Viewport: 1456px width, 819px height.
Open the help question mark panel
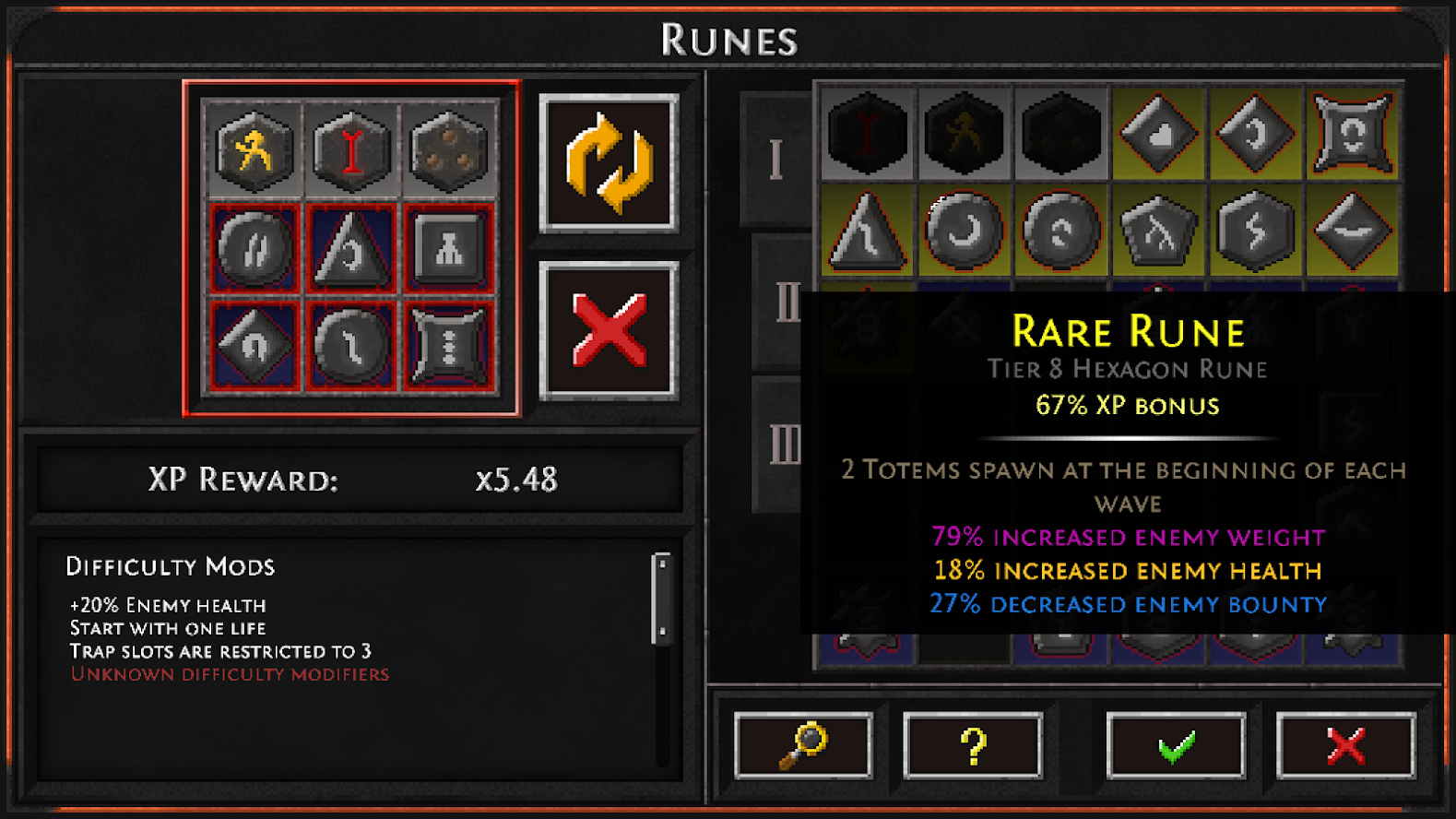pyautogui.click(x=974, y=745)
